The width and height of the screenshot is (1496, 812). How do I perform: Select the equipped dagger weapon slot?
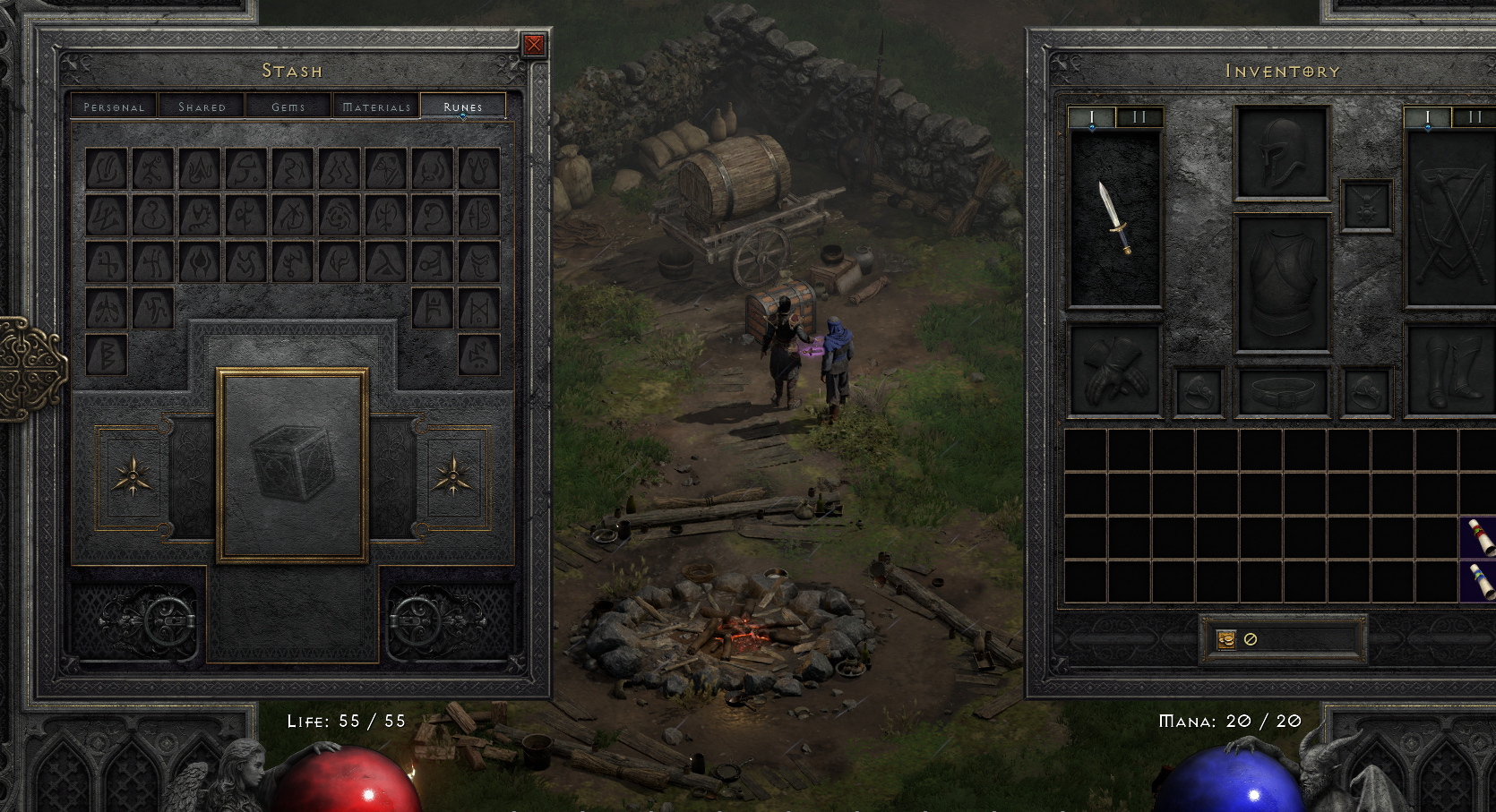(1115, 218)
